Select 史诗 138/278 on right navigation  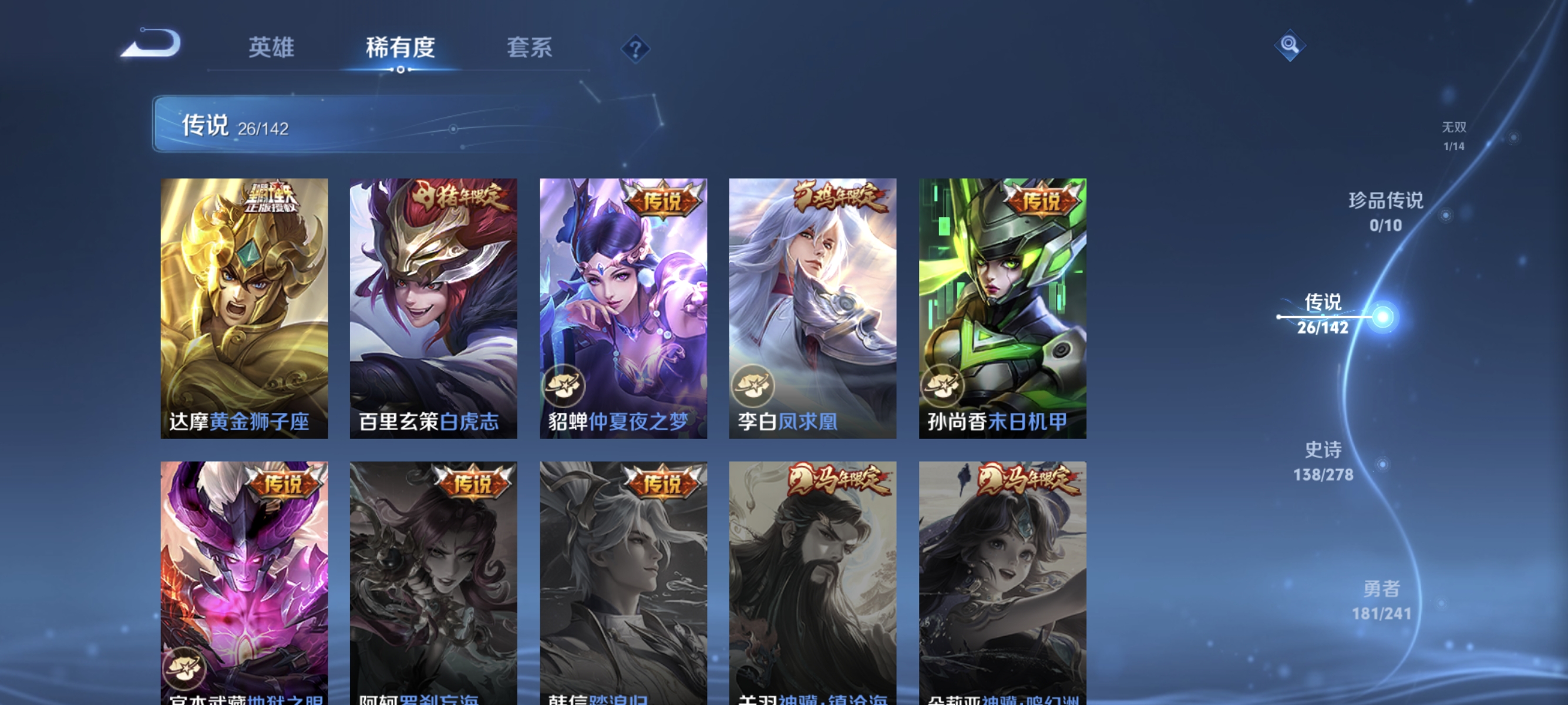pyautogui.click(x=1324, y=461)
